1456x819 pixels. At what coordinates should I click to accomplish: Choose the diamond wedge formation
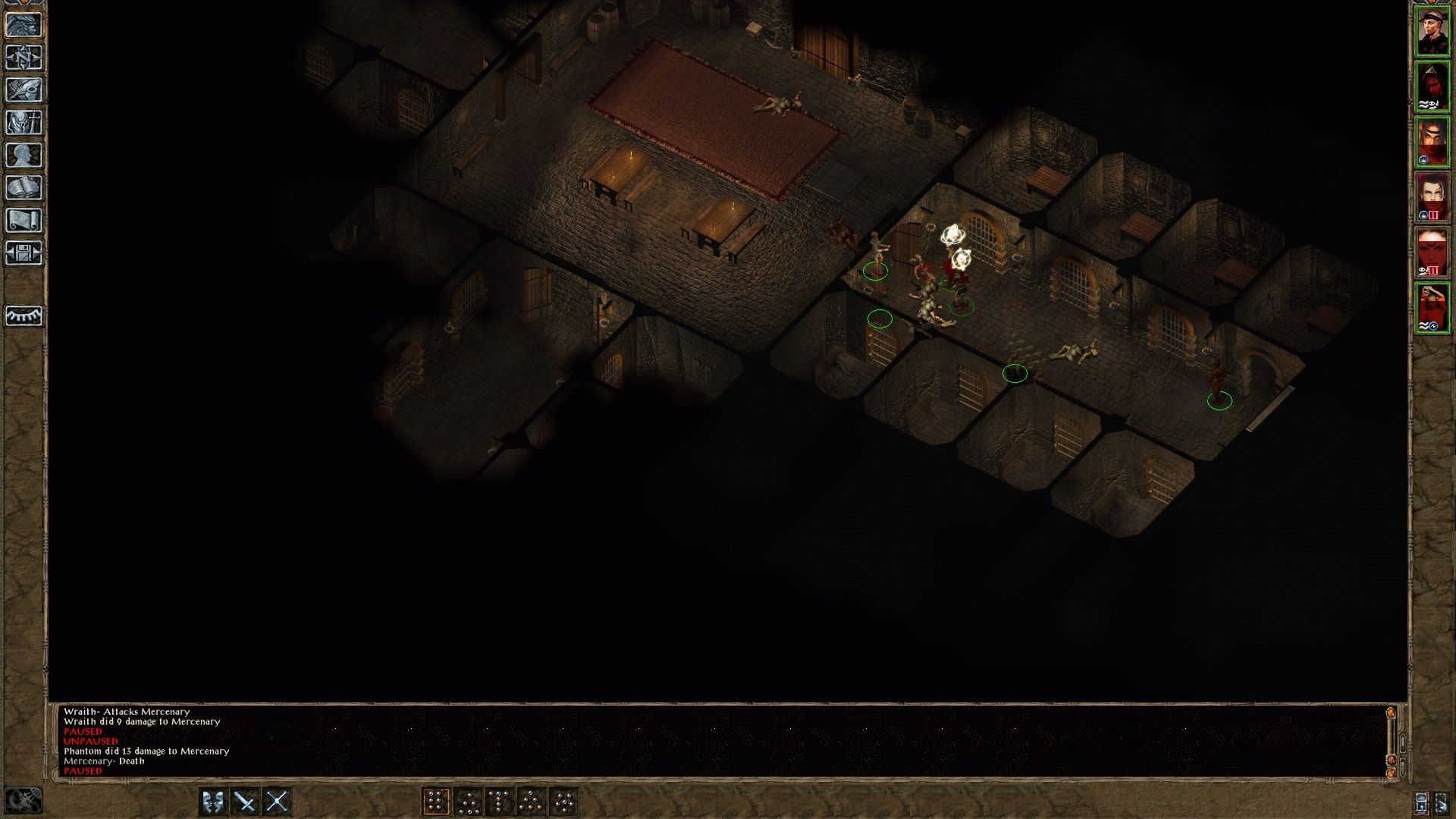pos(531,800)
